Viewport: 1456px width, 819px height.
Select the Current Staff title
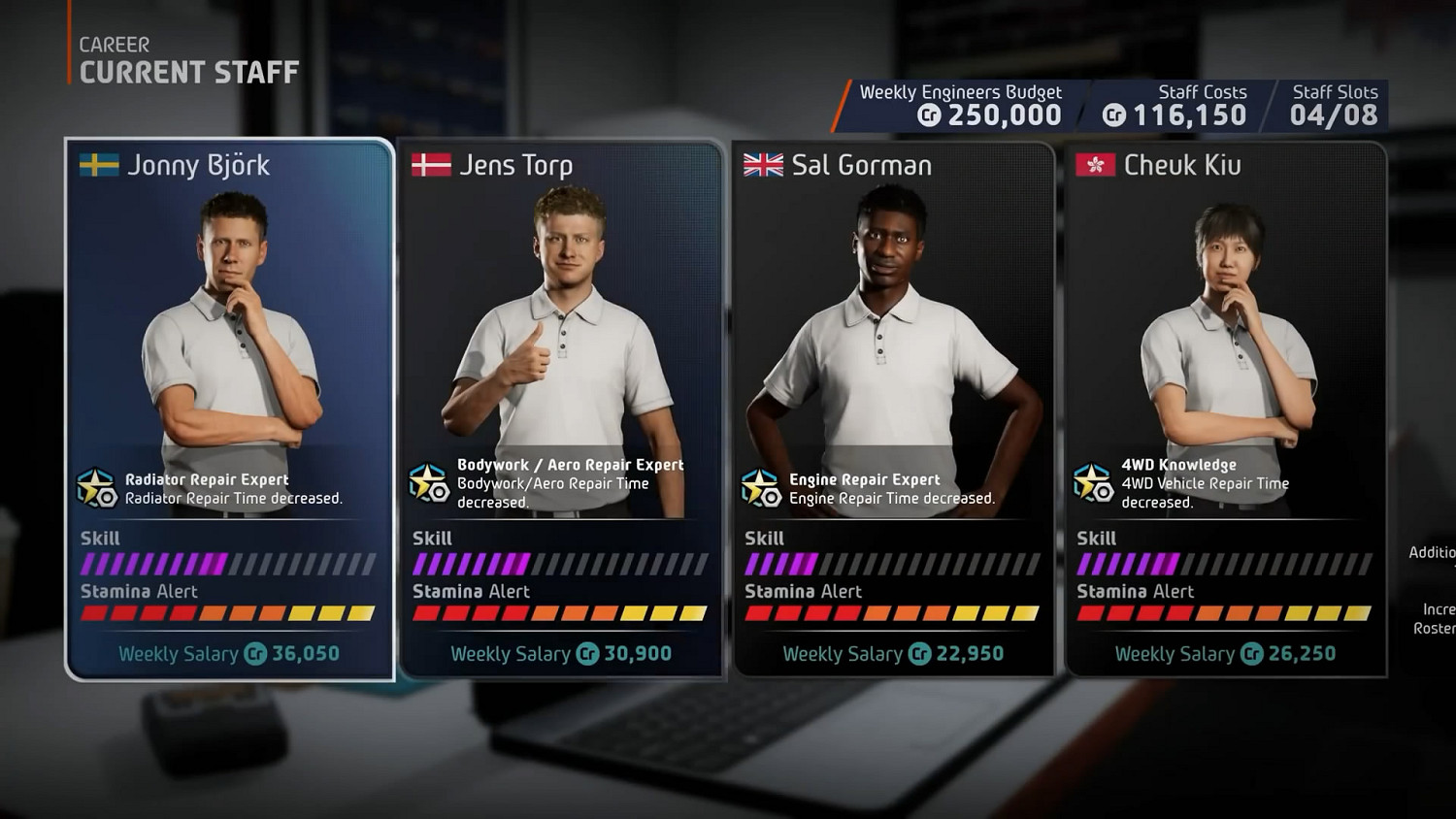(x=190, y=71)
